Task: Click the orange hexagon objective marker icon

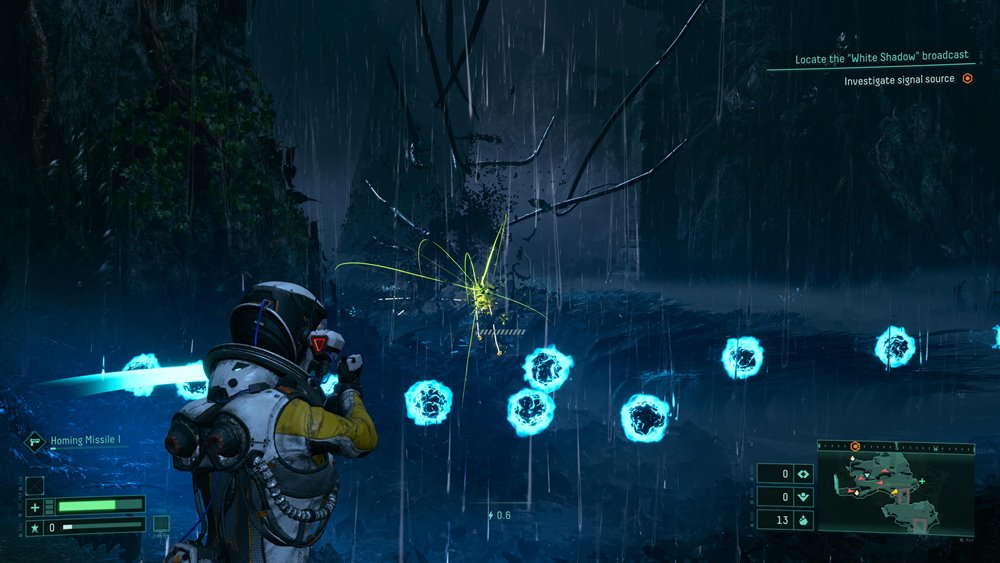Action: (967, 79)
